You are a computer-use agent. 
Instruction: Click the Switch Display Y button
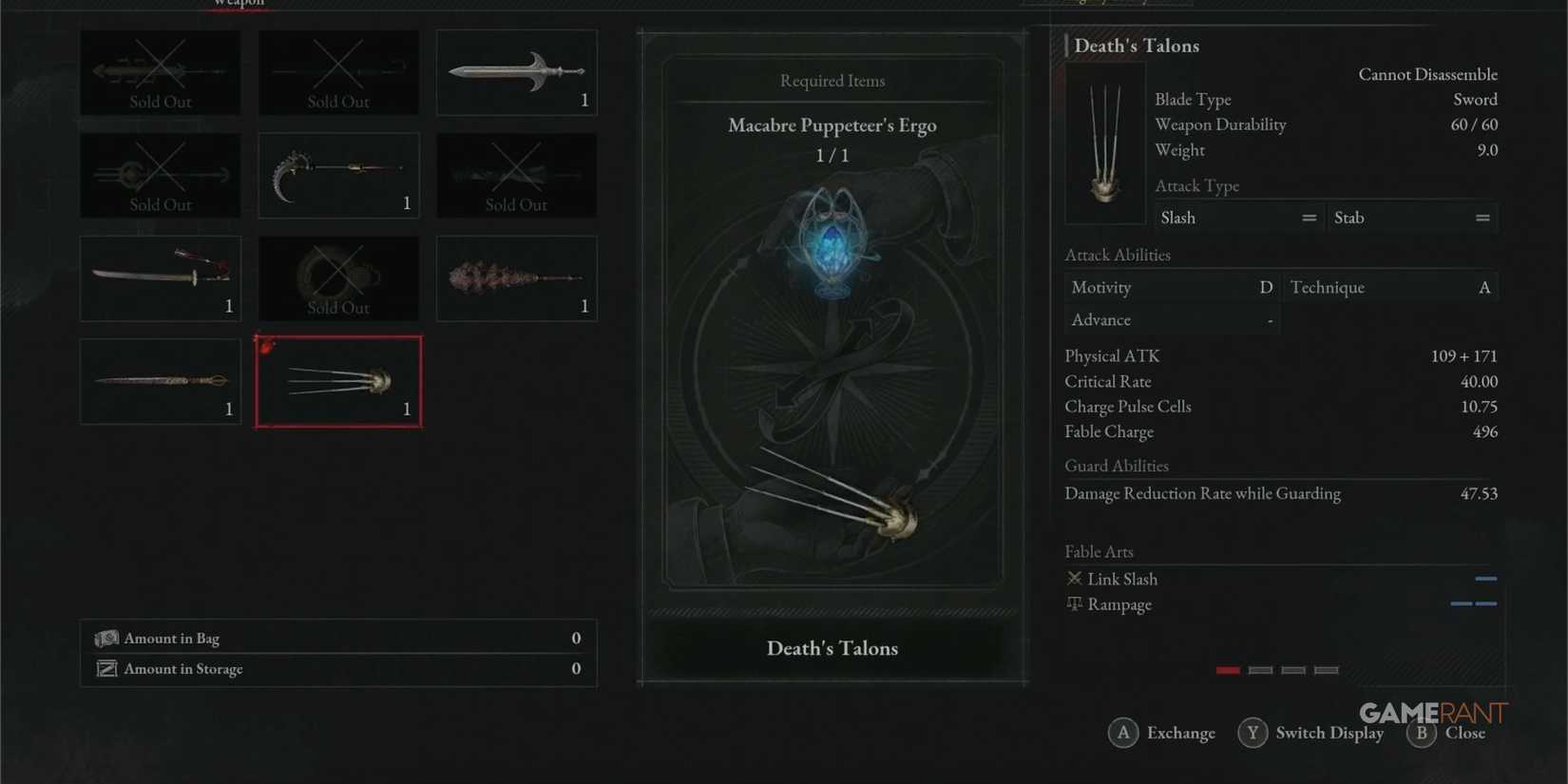(x=1252, y=732)
